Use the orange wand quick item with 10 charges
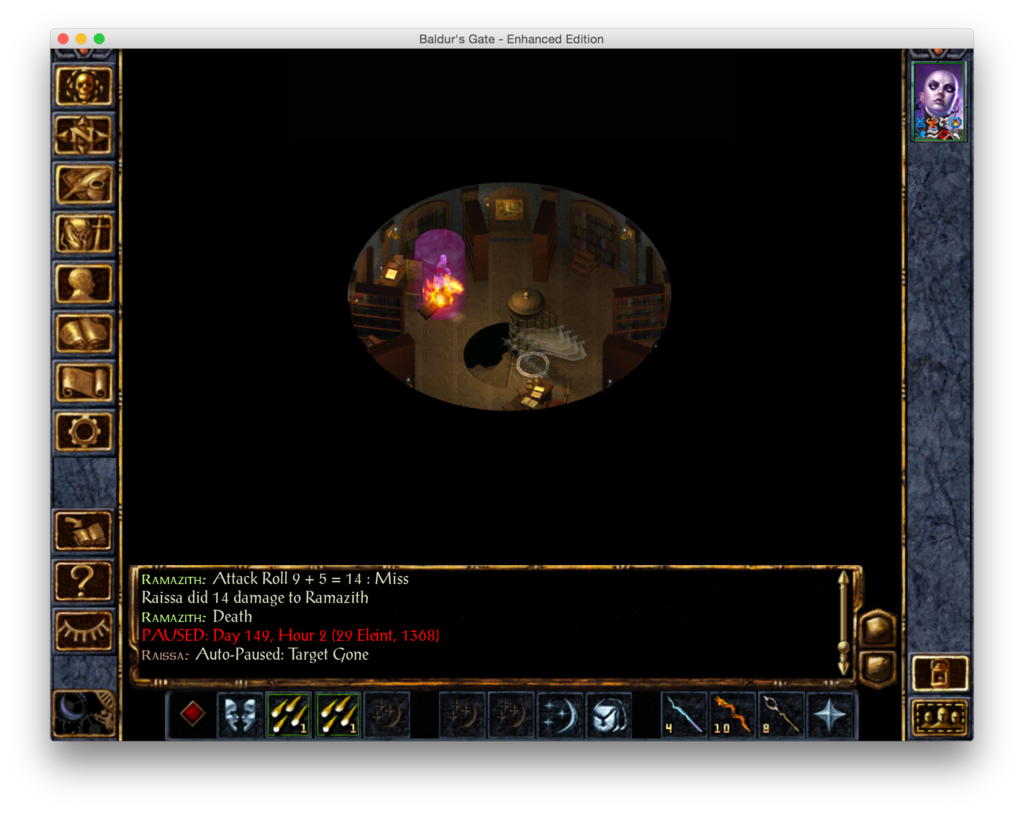This screenshot has width=1024, height=813. (x=733, y=715)
